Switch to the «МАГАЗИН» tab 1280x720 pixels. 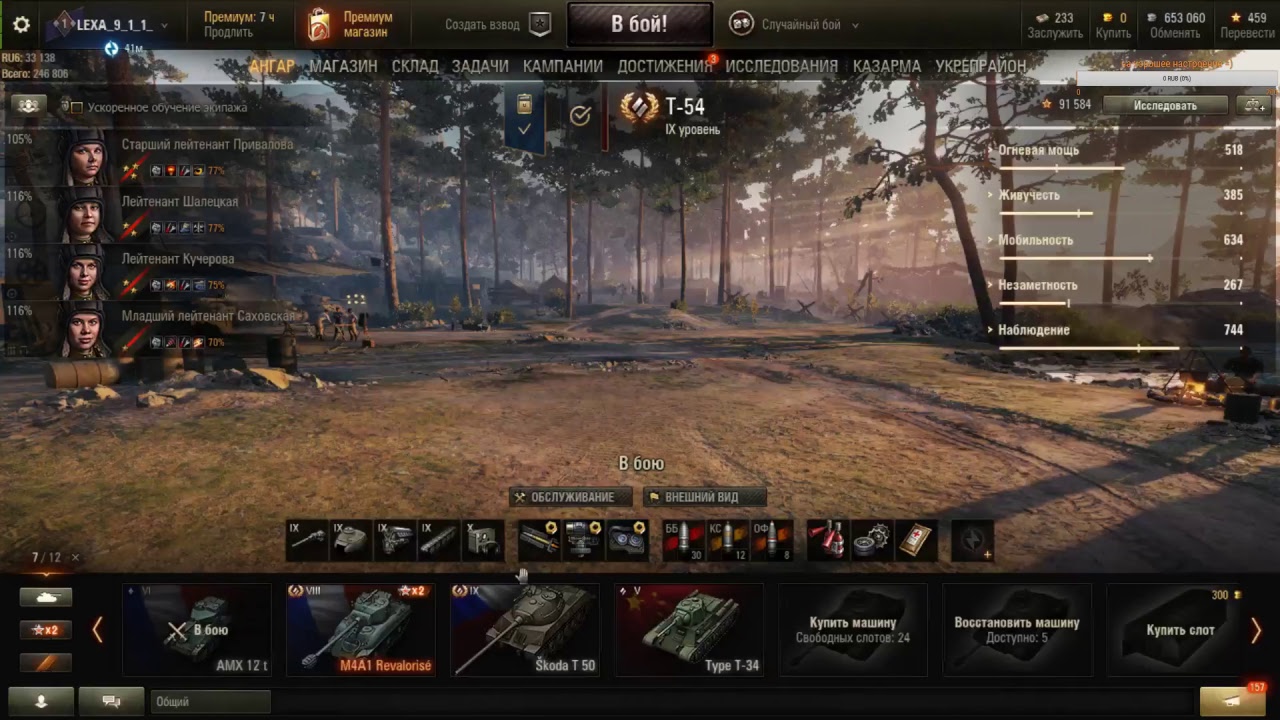pos(343,66)
